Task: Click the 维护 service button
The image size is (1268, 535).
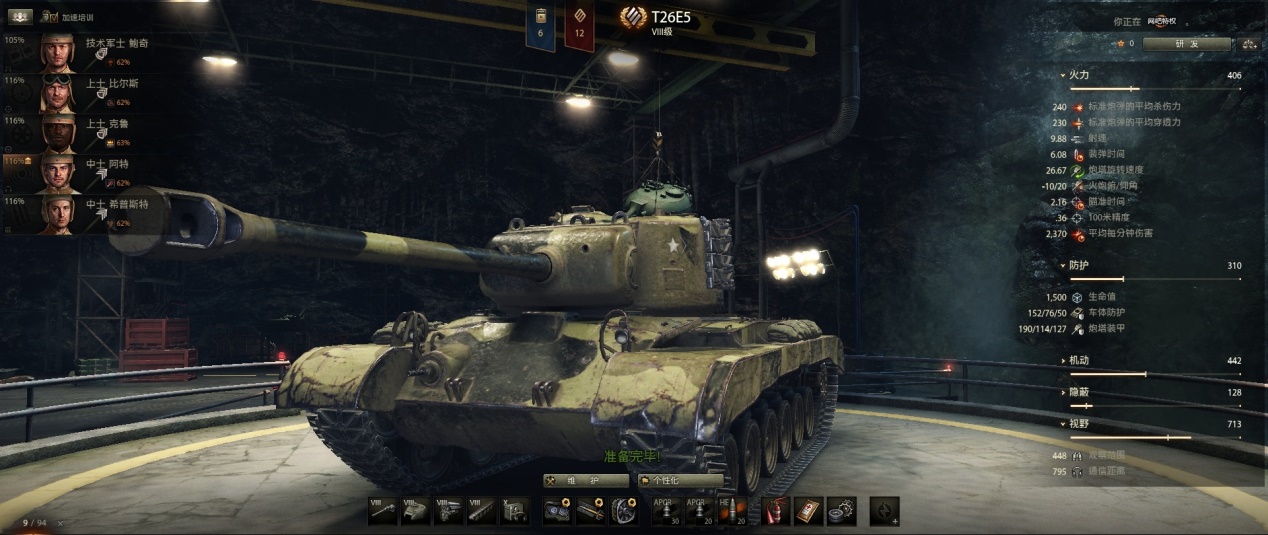Action: click(586, 481)
